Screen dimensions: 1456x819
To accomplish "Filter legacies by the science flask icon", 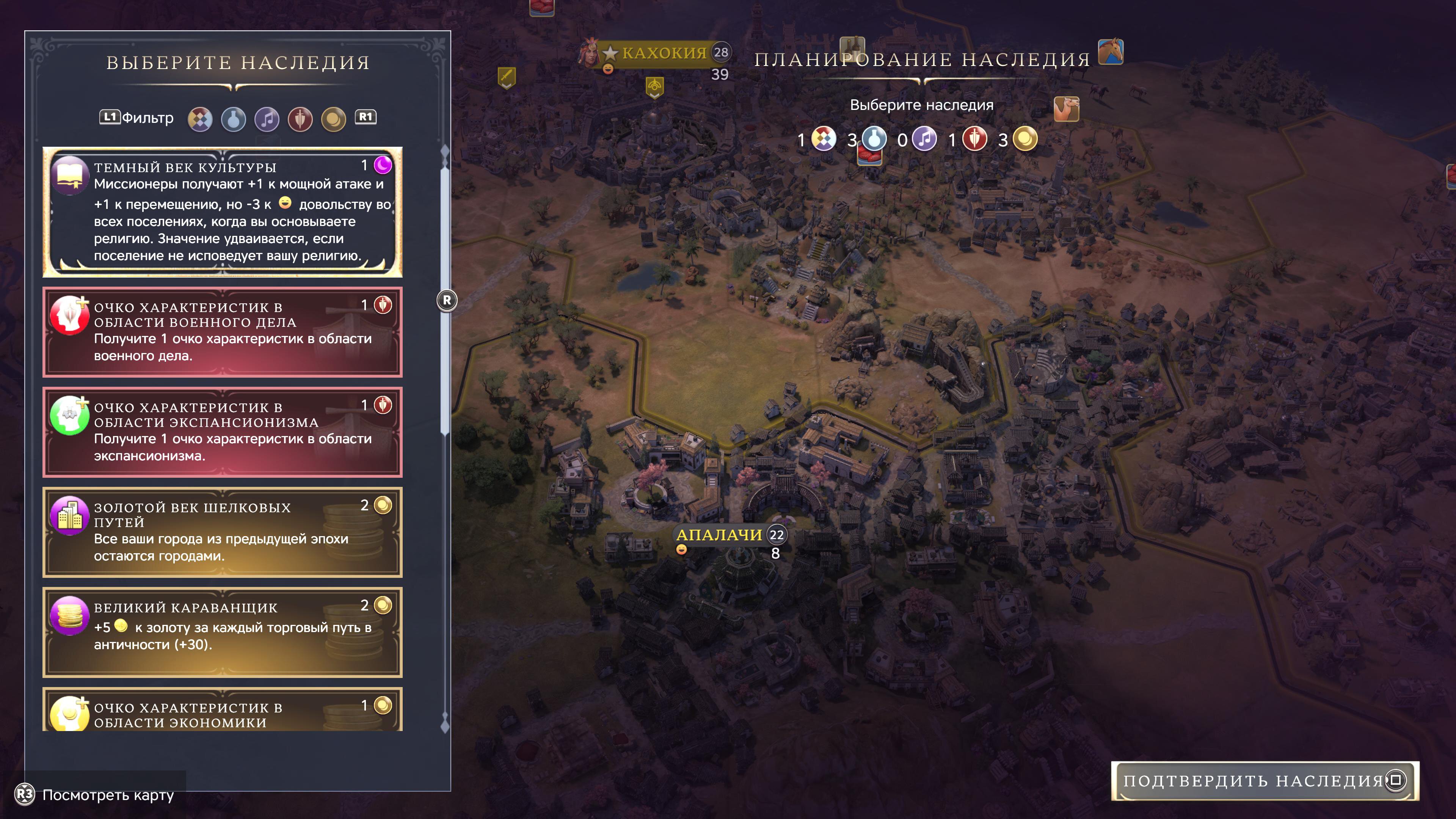I will click(234, 119).
